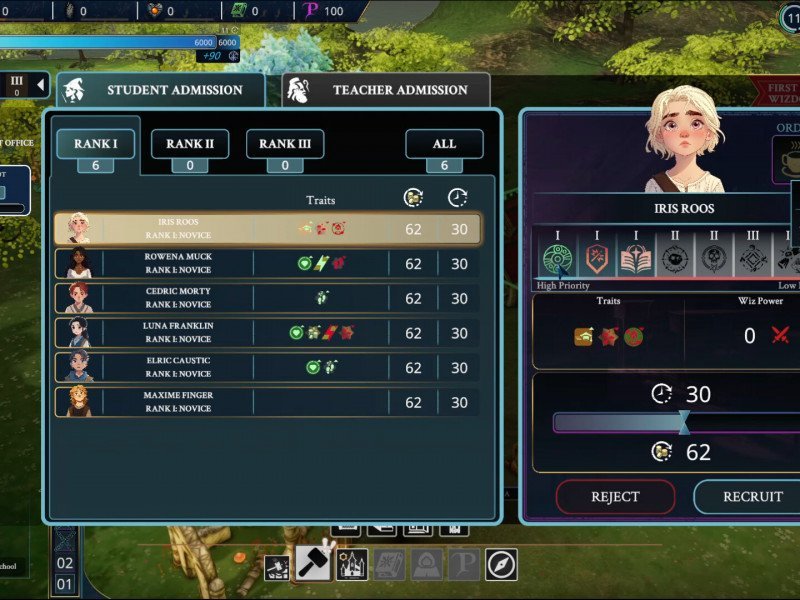Filter students by Rank I
800x600 pixels.
pos(96,144)
